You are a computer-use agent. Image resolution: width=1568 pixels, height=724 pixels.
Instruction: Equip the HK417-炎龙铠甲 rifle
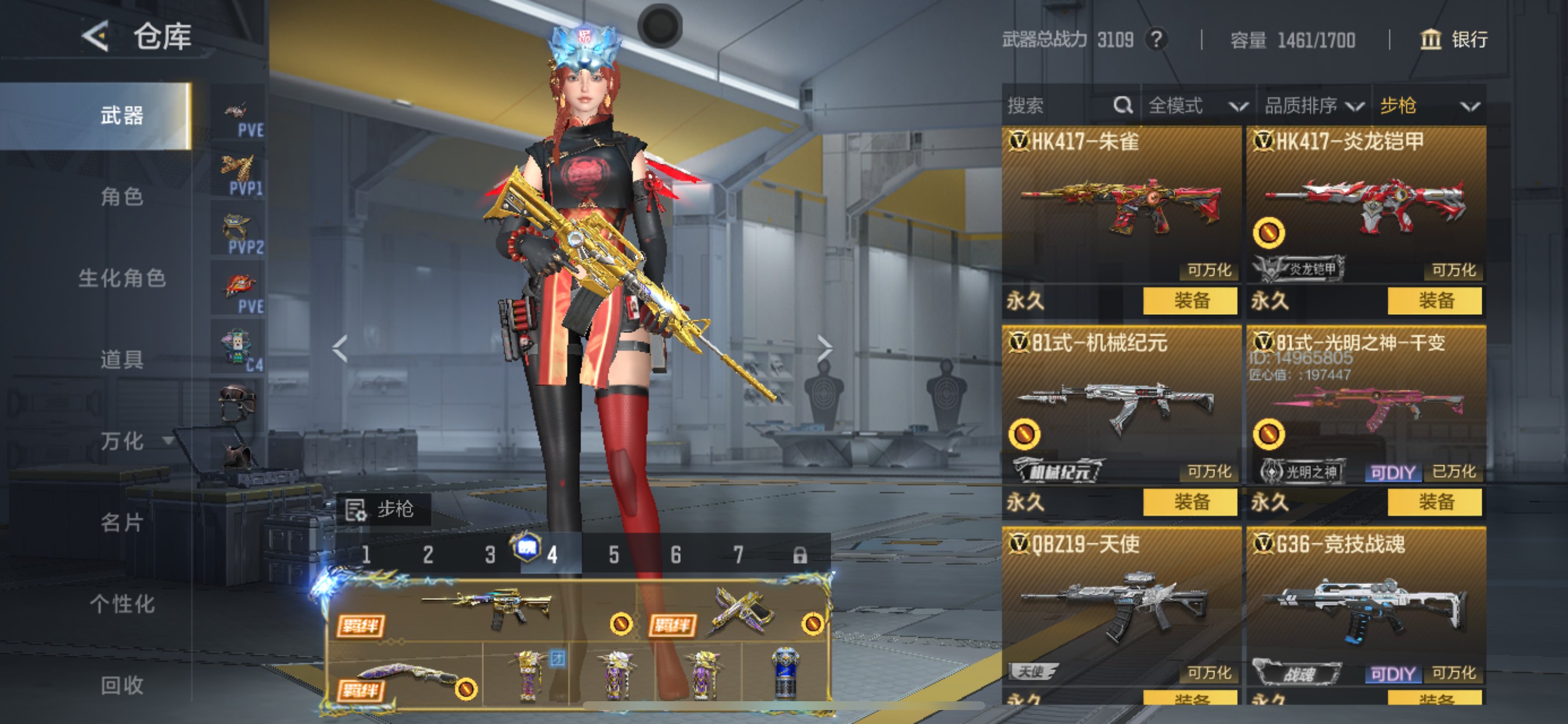point(1434,301)
